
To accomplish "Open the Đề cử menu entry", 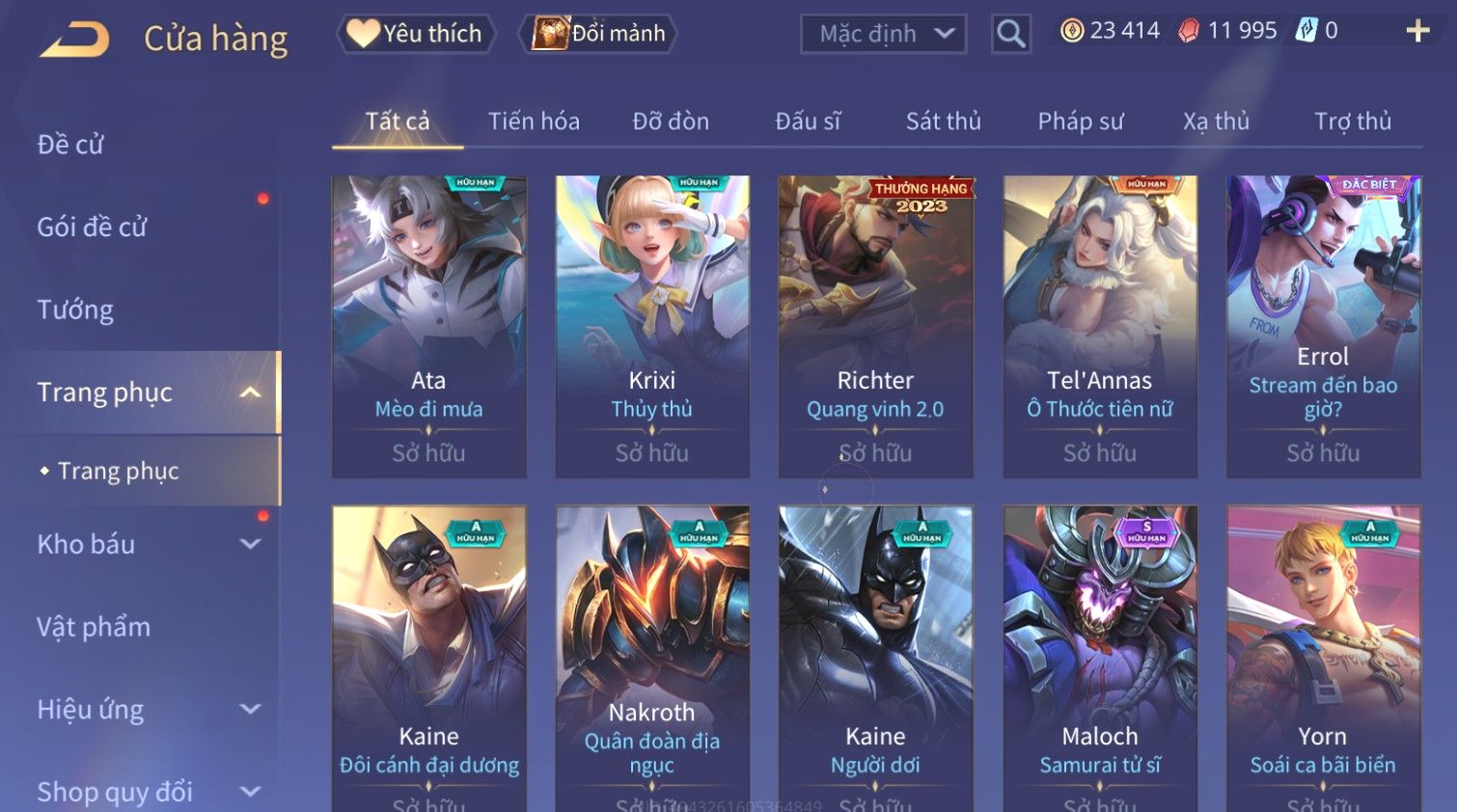I will tap(70, 145).
